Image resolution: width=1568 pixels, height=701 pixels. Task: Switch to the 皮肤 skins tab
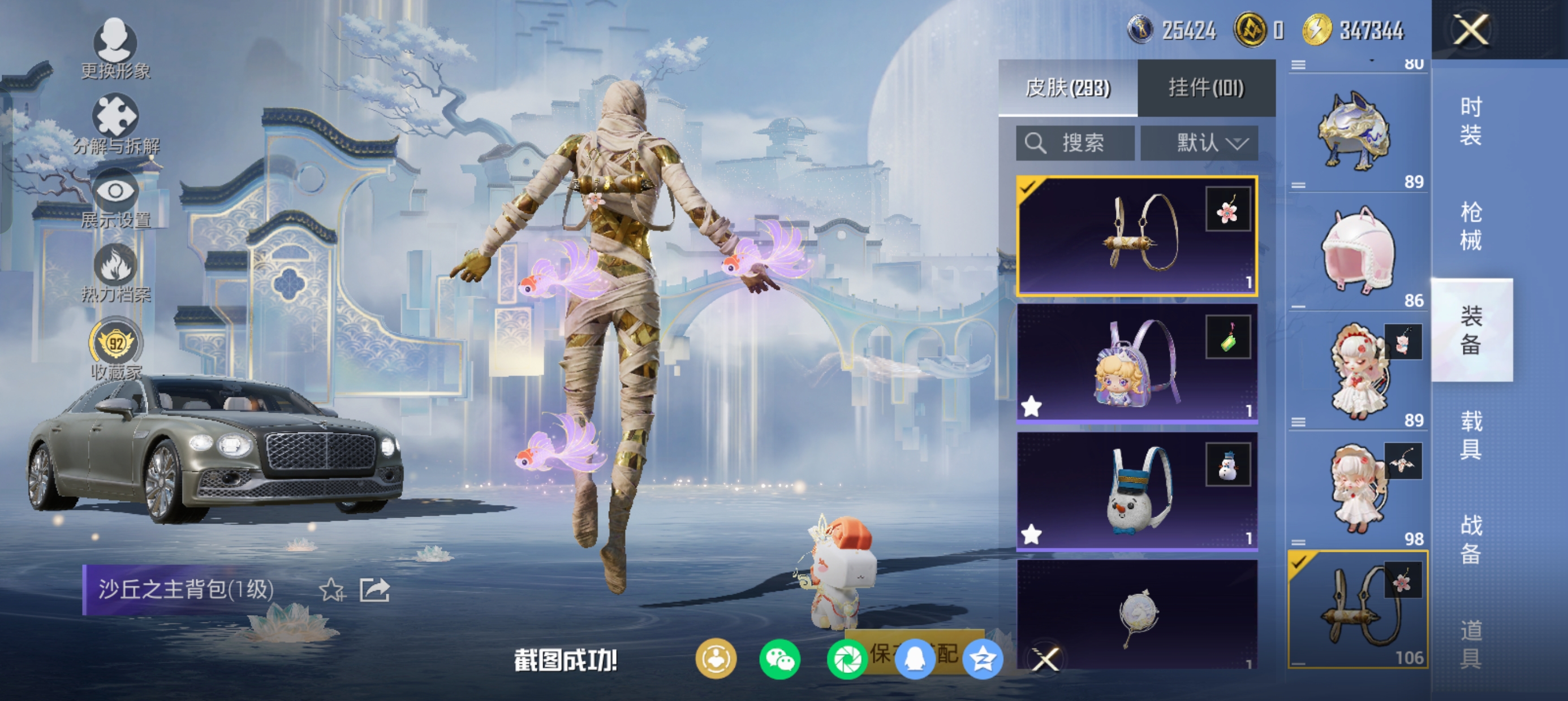[x=1067, y=88]
